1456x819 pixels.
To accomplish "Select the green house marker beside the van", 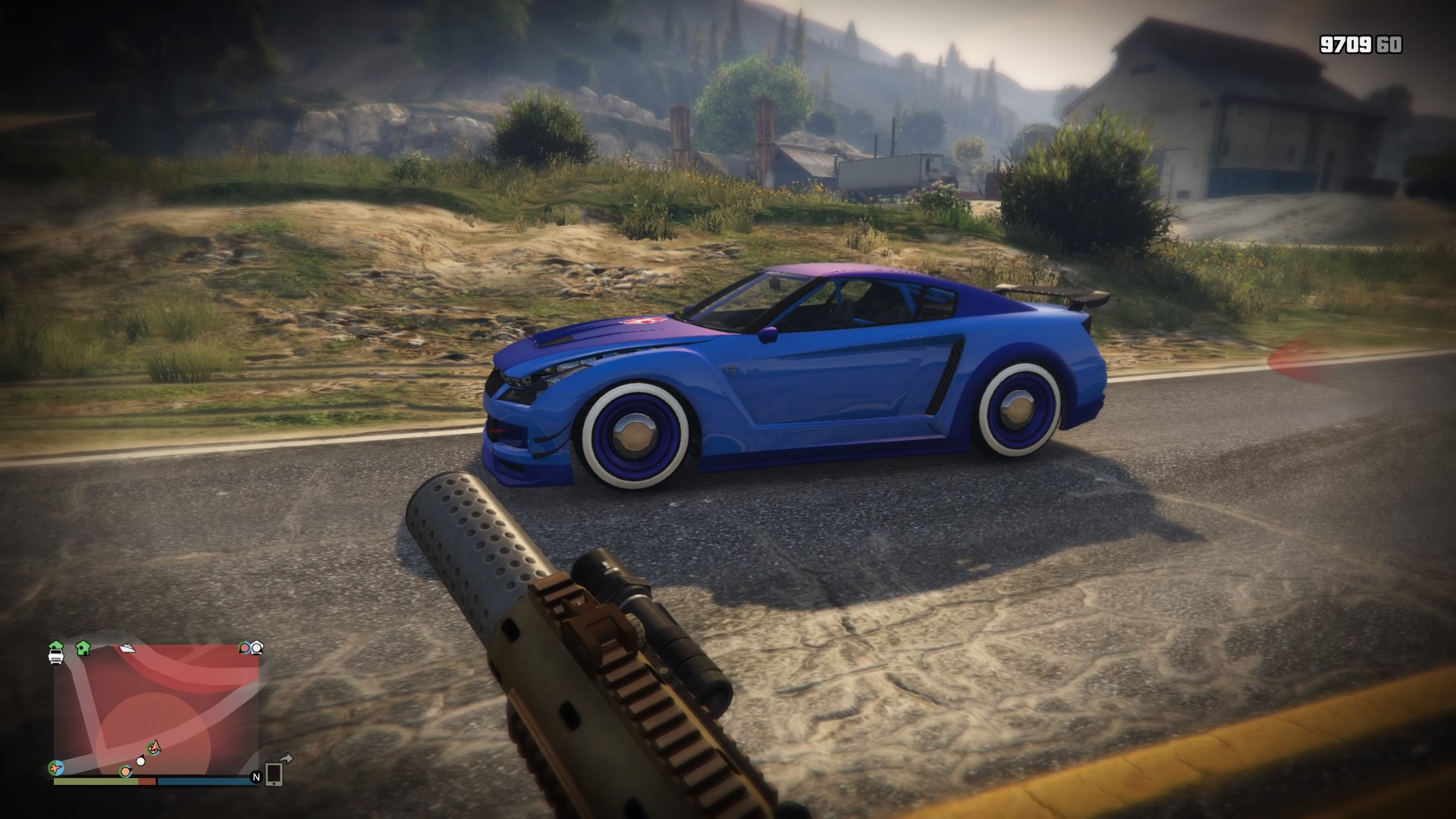I will pos(83,648).
